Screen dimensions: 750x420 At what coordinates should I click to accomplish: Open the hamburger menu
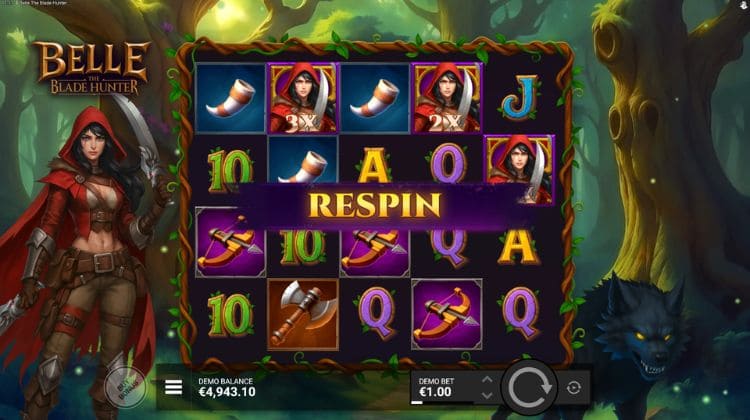174,387
